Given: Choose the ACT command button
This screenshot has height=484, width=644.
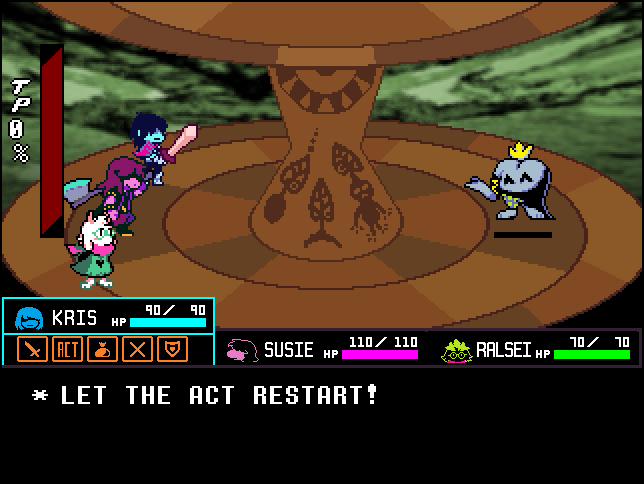Looking at the screenshot, I should 67,349.
